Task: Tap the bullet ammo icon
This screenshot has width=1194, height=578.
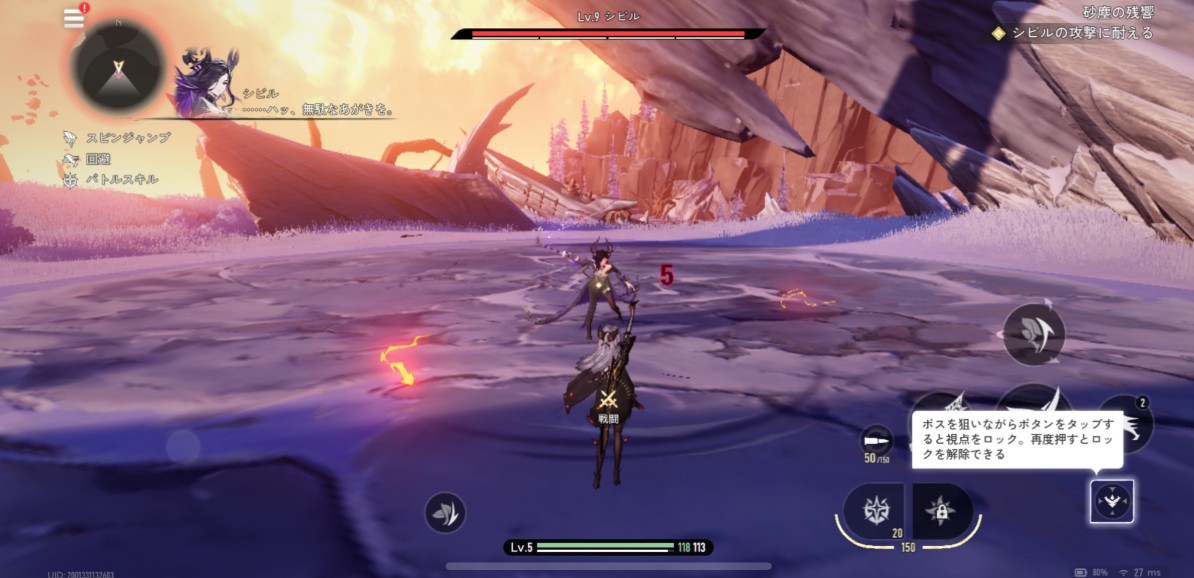Action: tap(875, 439)
